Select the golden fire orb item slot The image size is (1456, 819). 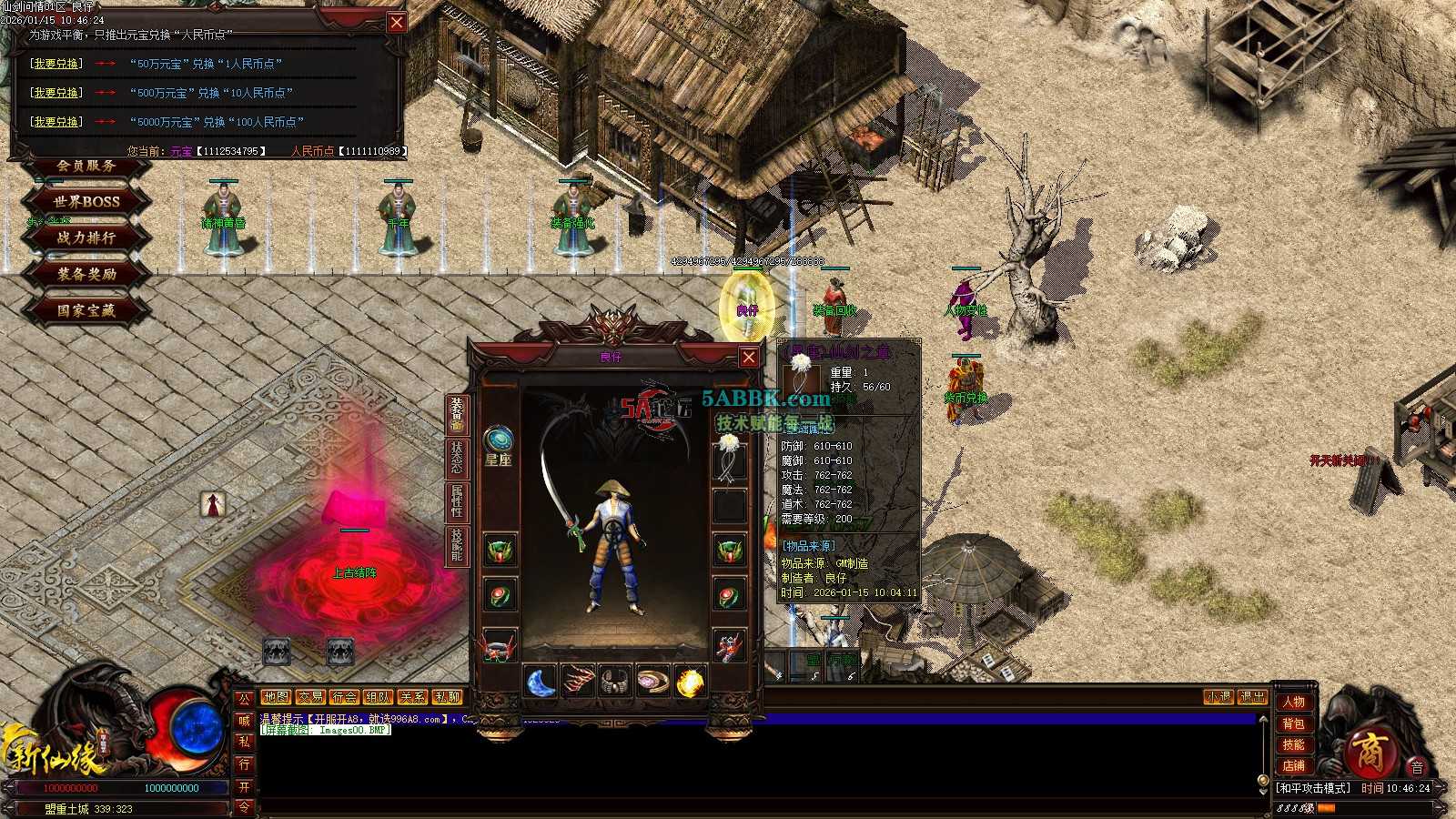(x=690, y=682)
